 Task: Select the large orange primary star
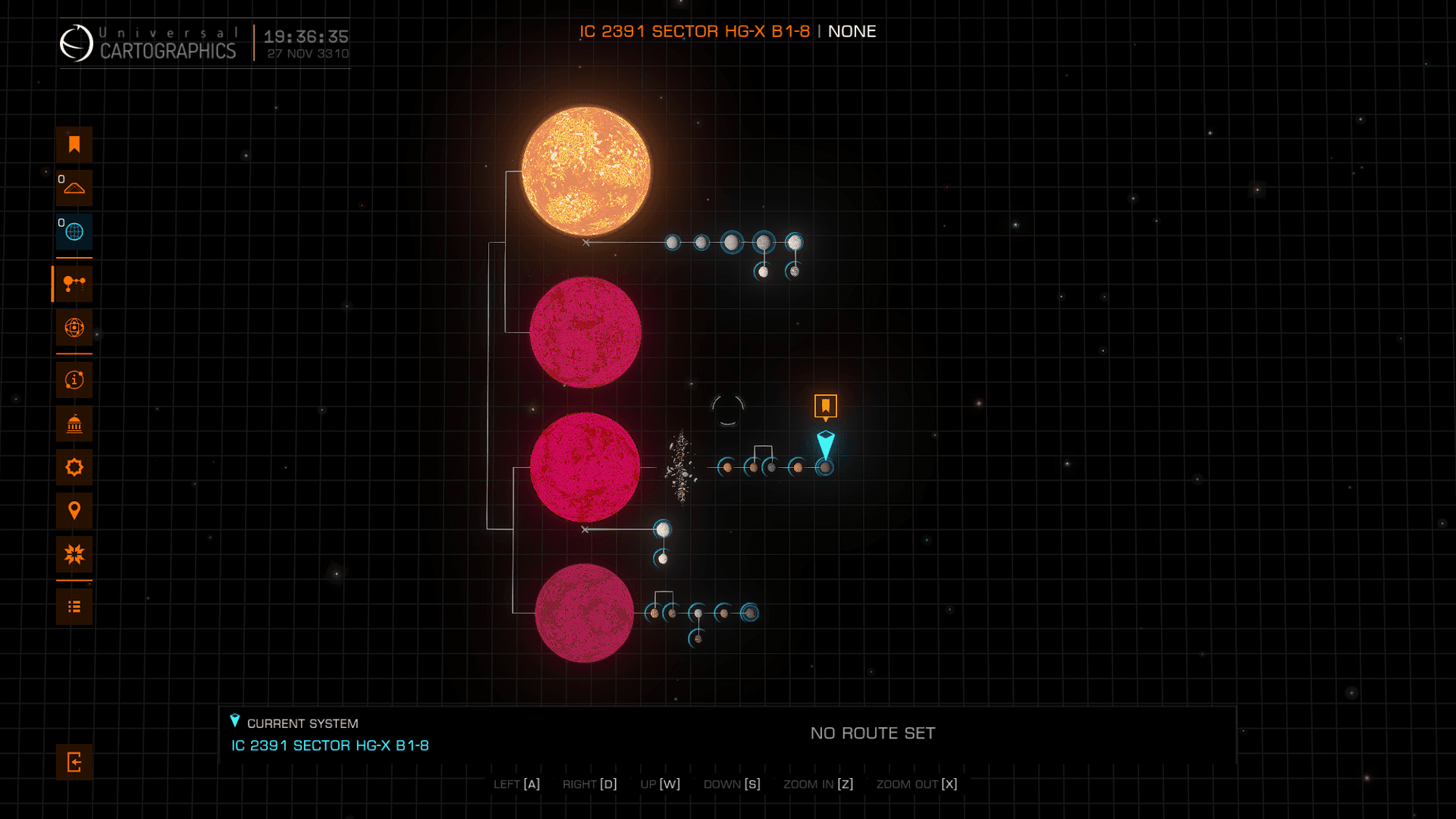(x=585, y=171)
